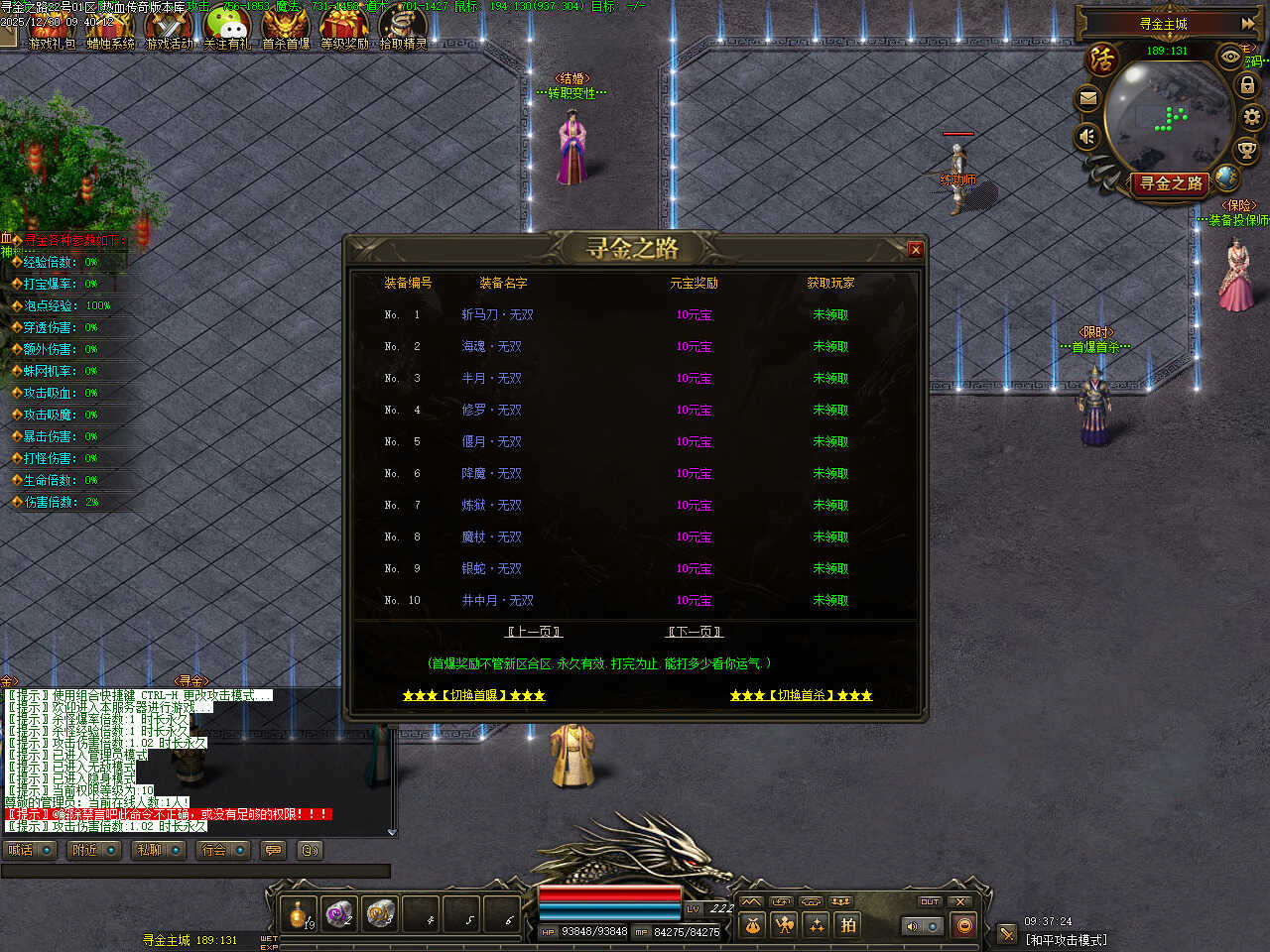Go to next page 下一页
The width and height of the screenshot is (1270, 952).
point(695,632)
